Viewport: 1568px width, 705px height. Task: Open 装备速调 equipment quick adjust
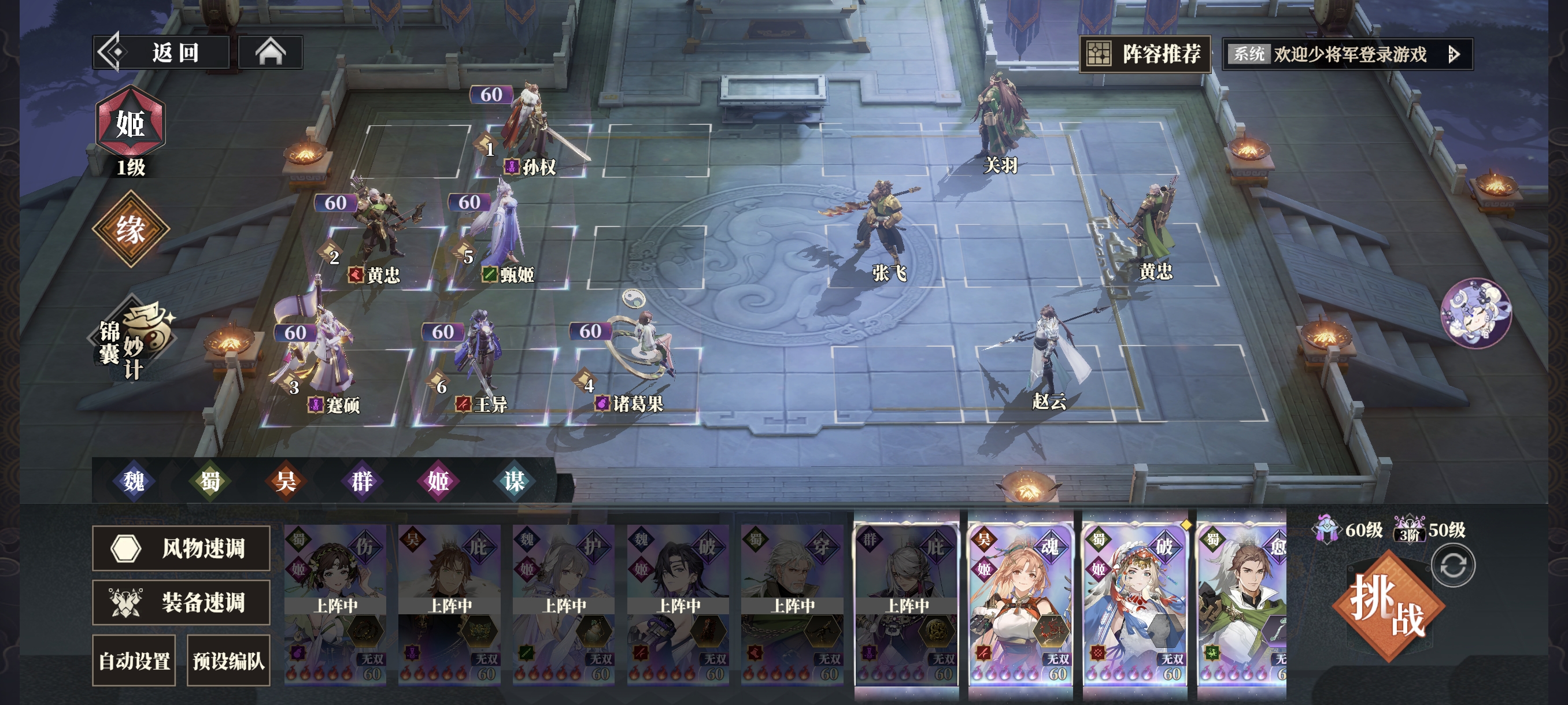click(x=181, y=602)
